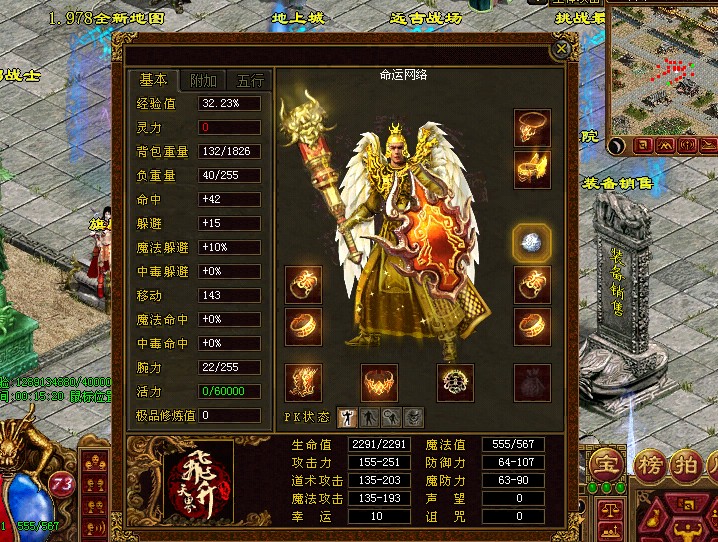Open the 宝 treasure button
718x542 pixels.
coord(604,465)
